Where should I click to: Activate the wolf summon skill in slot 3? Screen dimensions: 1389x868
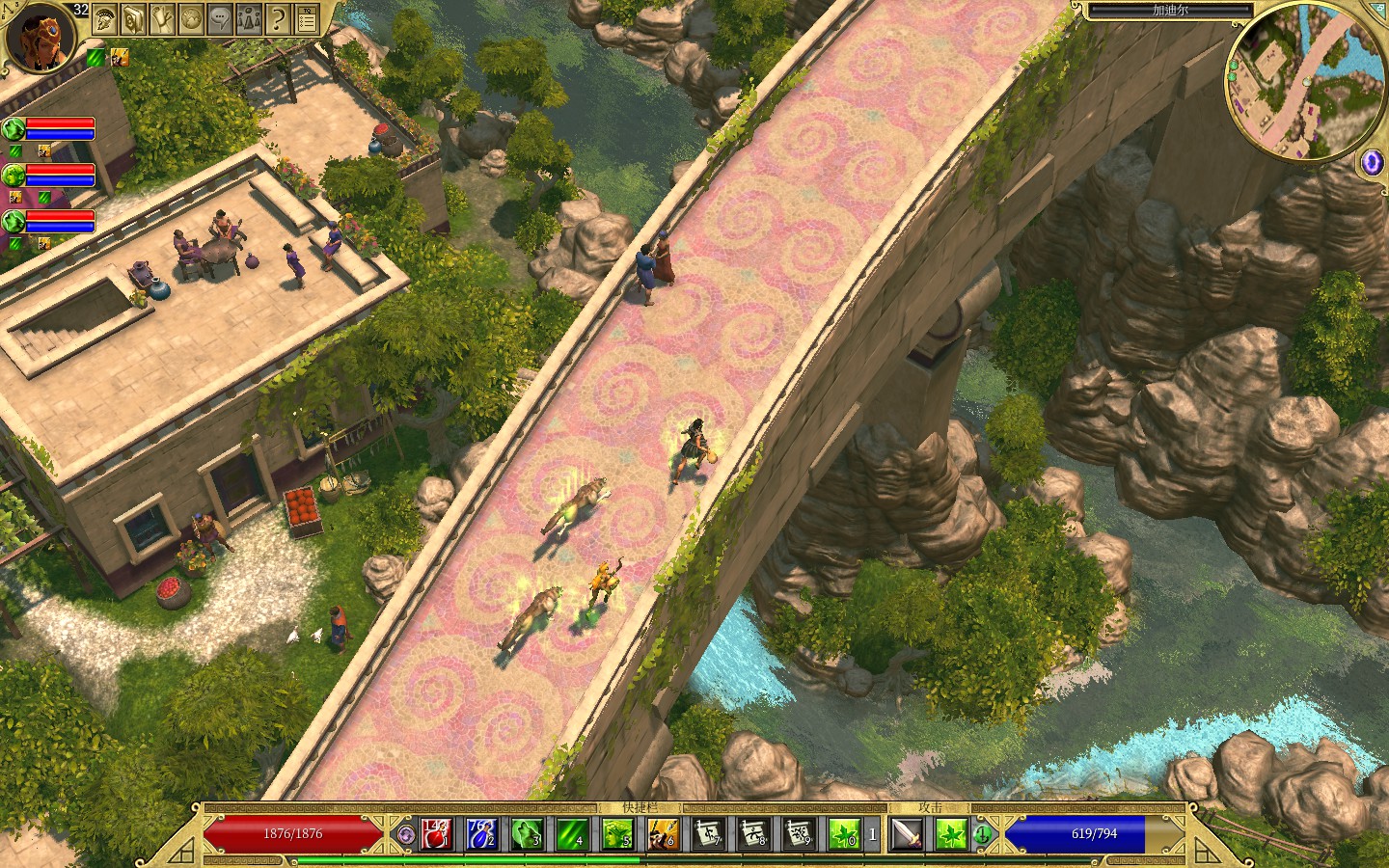click(x=527, y=833)
